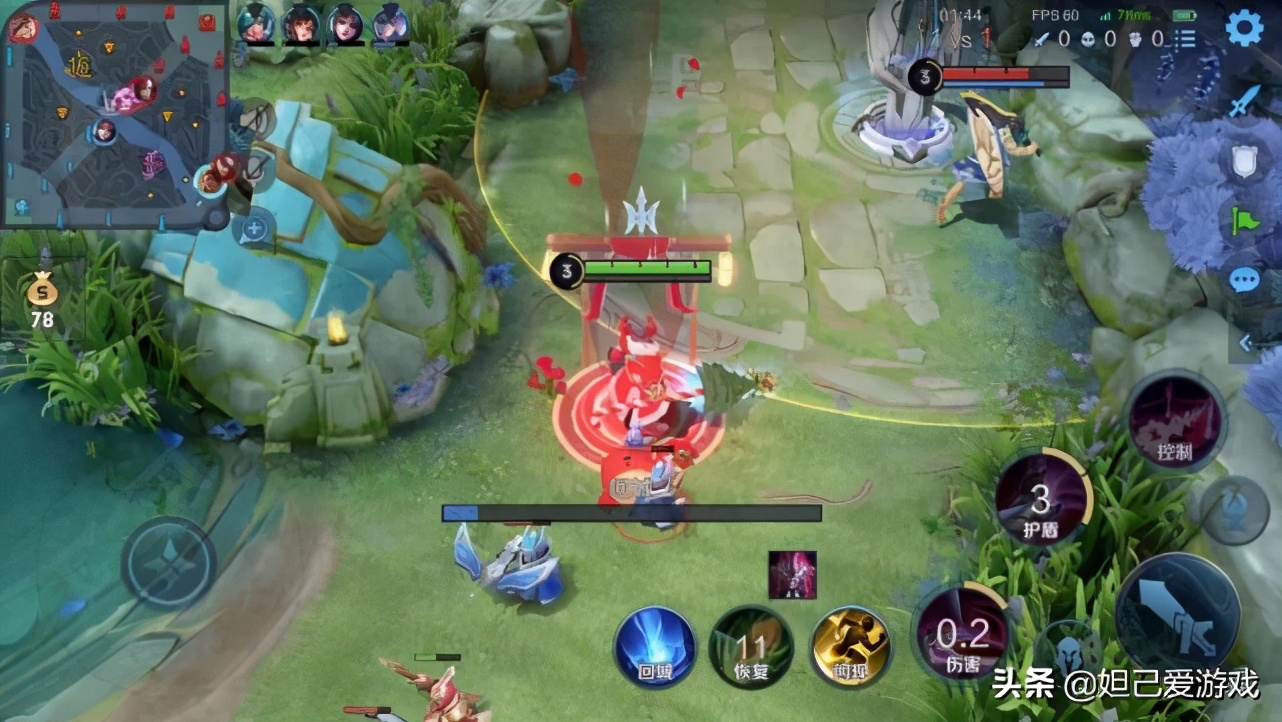Open the scoreboard list icon
The image size is (1282, 722).
1185,39
